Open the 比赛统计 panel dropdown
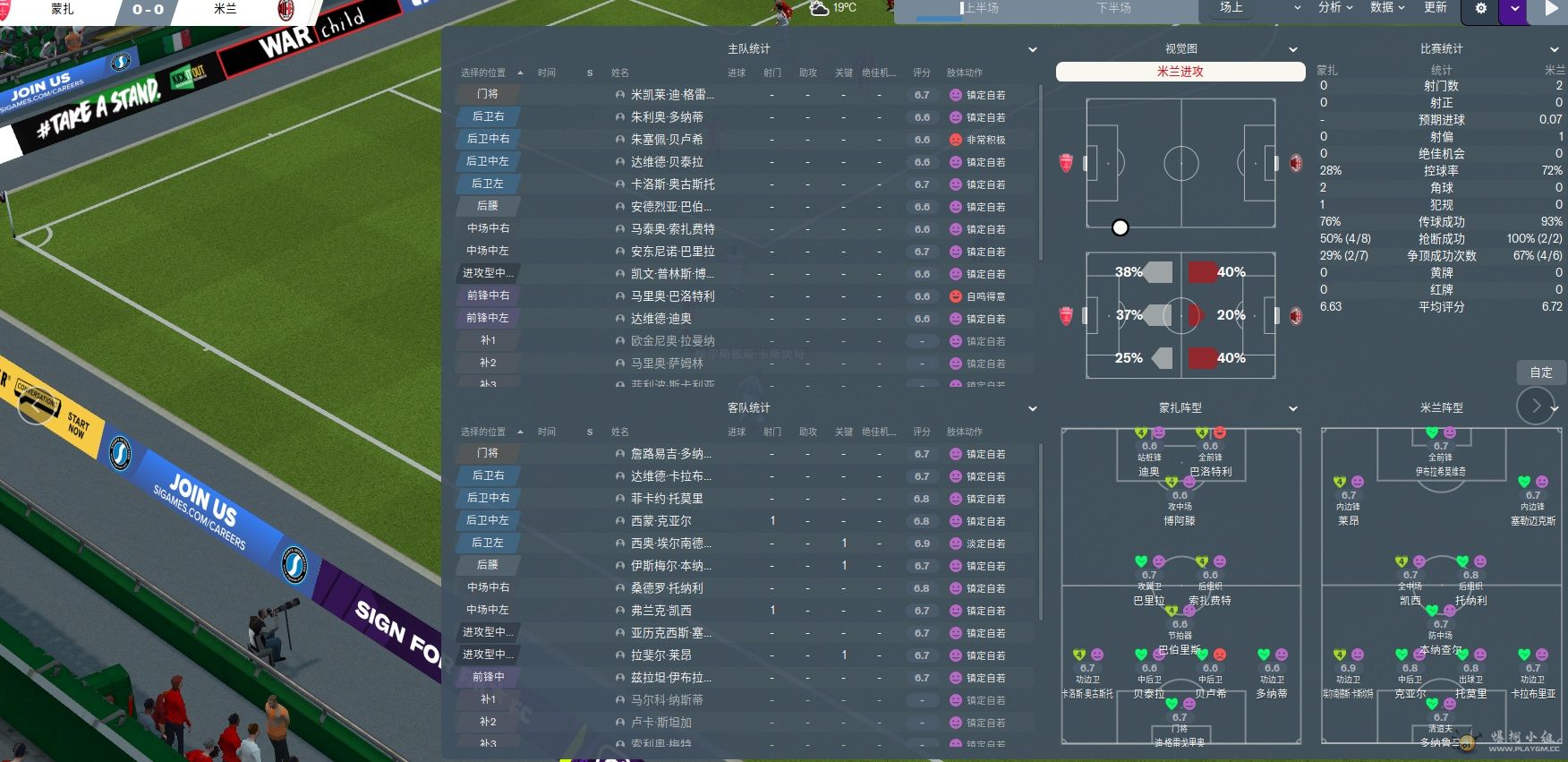 (1555, 50)
